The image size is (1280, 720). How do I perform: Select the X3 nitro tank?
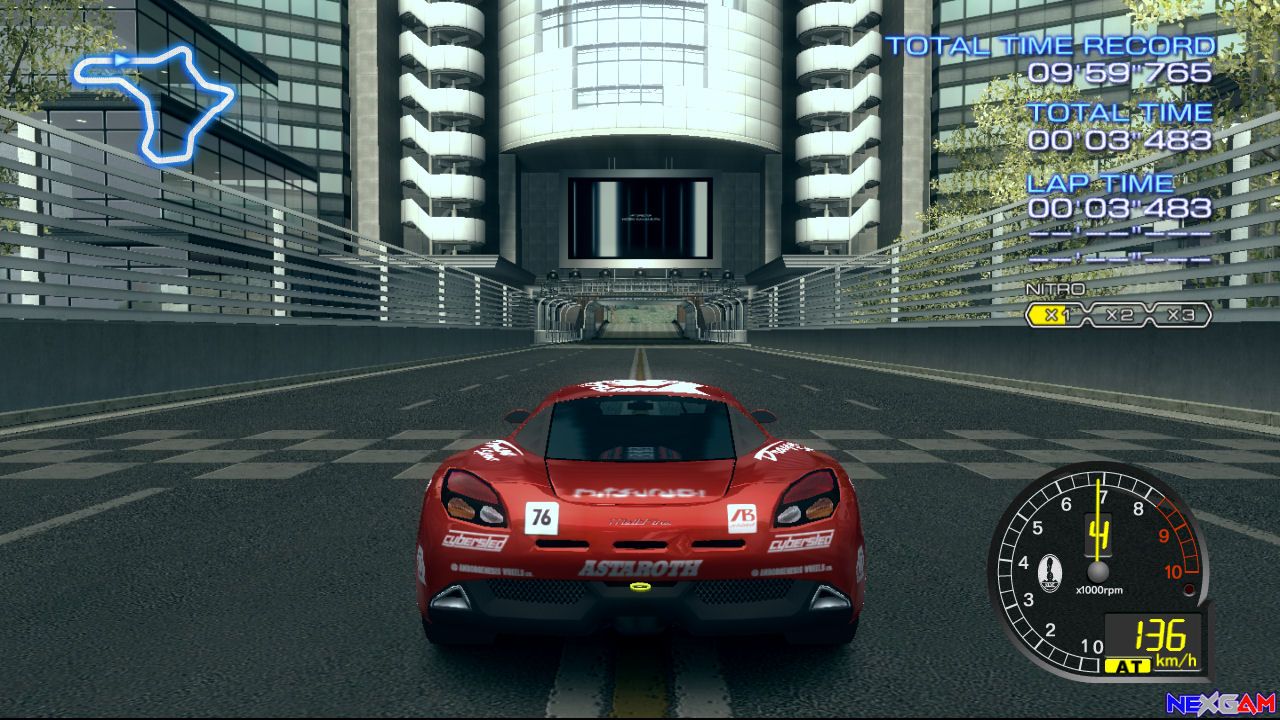point(1181,316)
